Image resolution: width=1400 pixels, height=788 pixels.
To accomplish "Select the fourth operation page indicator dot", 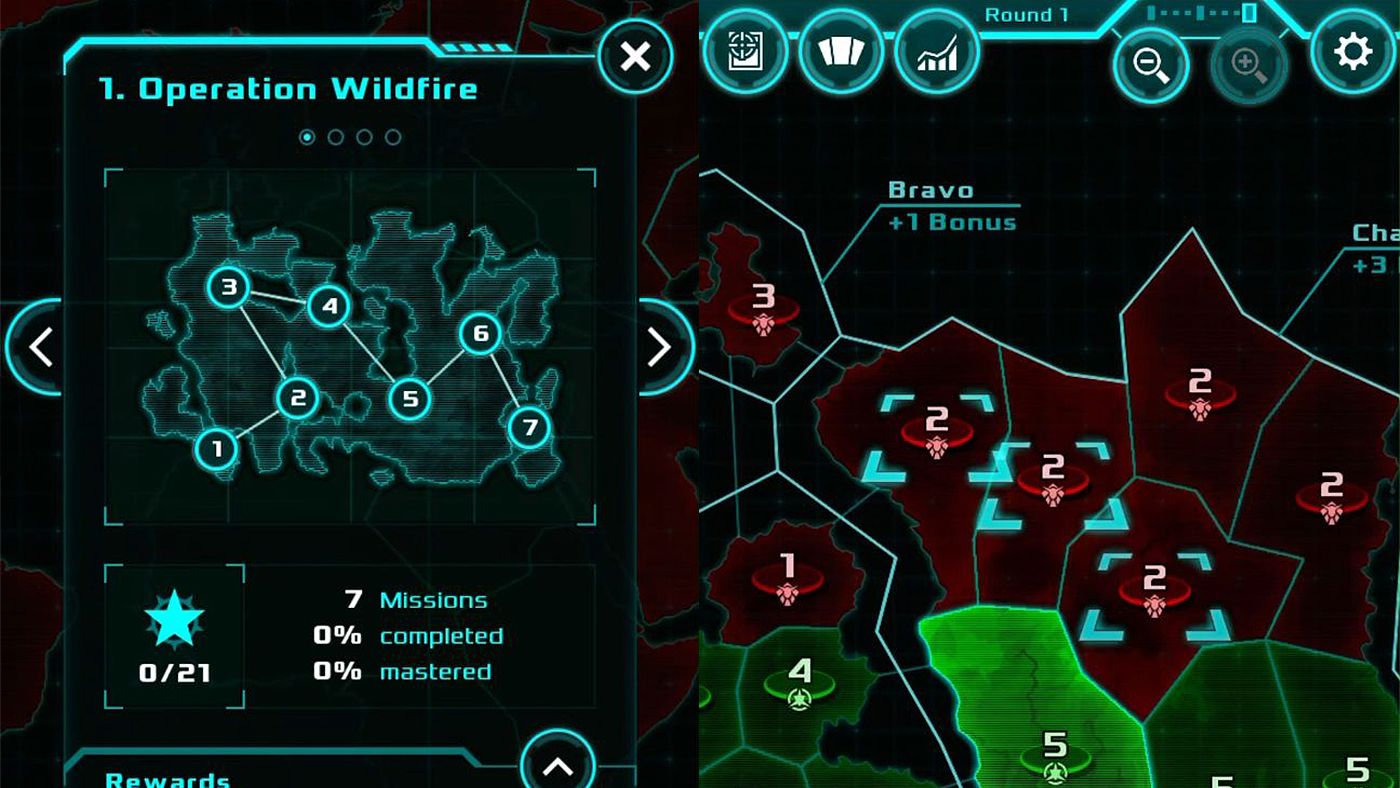I will click(x=392, y=139).
